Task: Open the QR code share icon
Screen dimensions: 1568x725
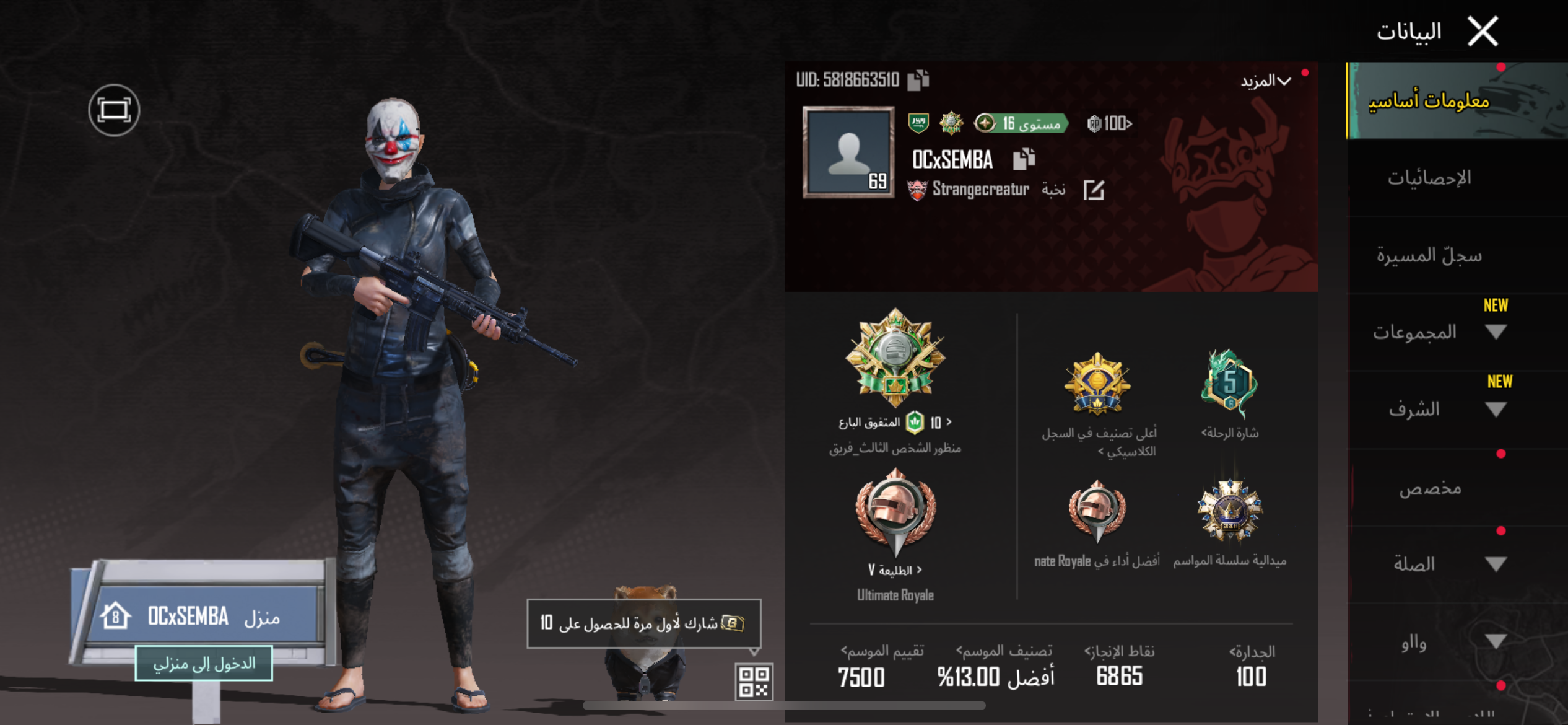Action: (x=754, y=682)
